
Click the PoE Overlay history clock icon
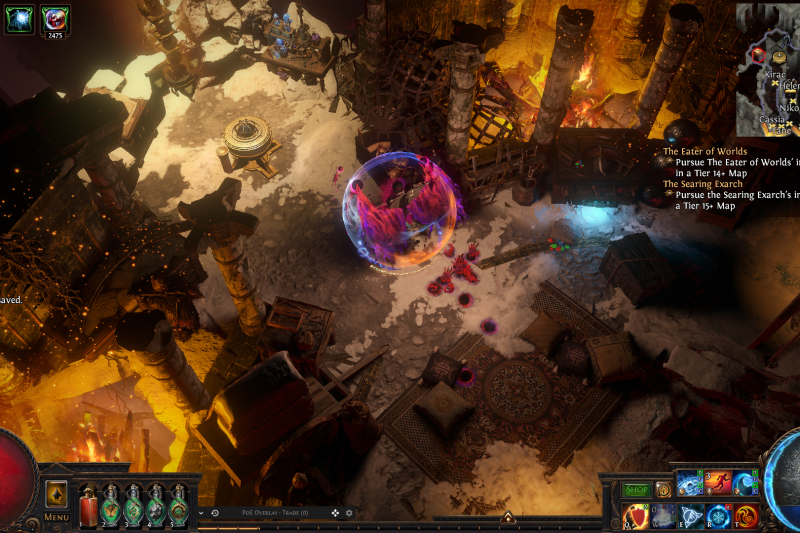point(215,513)
